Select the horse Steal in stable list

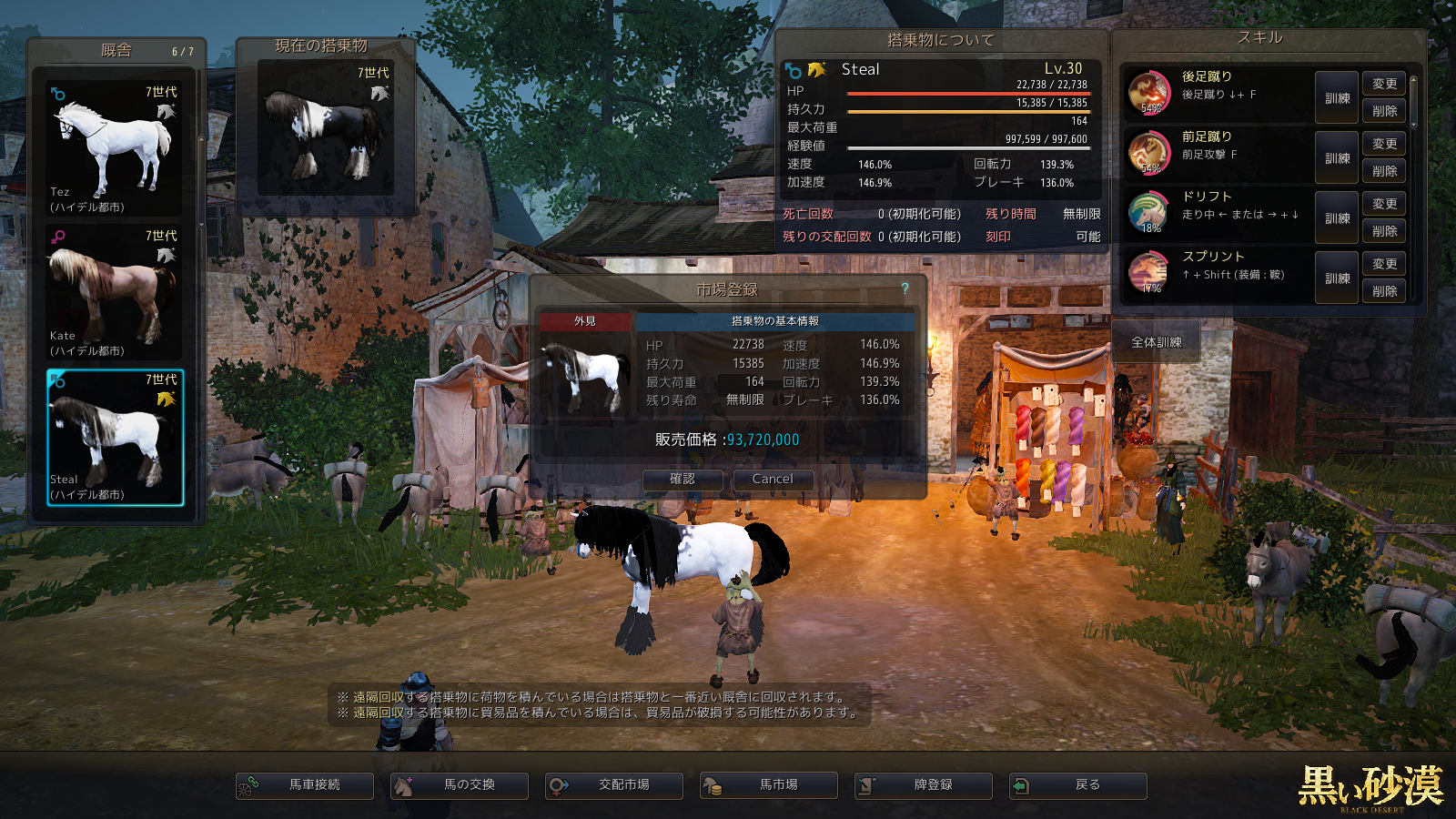(115, 437)
